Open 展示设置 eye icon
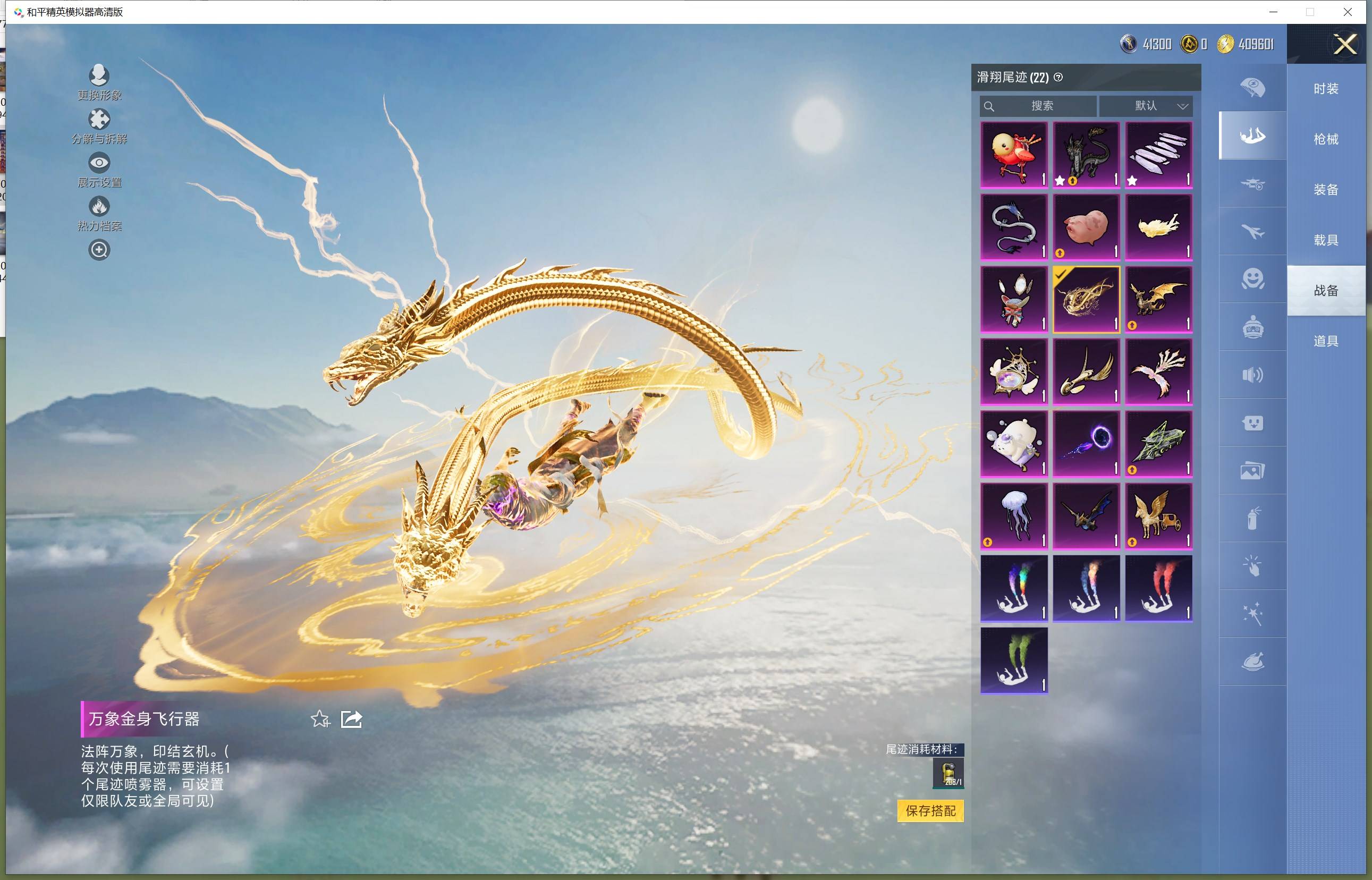1372x880 pixels. click(x=99, y=163)
